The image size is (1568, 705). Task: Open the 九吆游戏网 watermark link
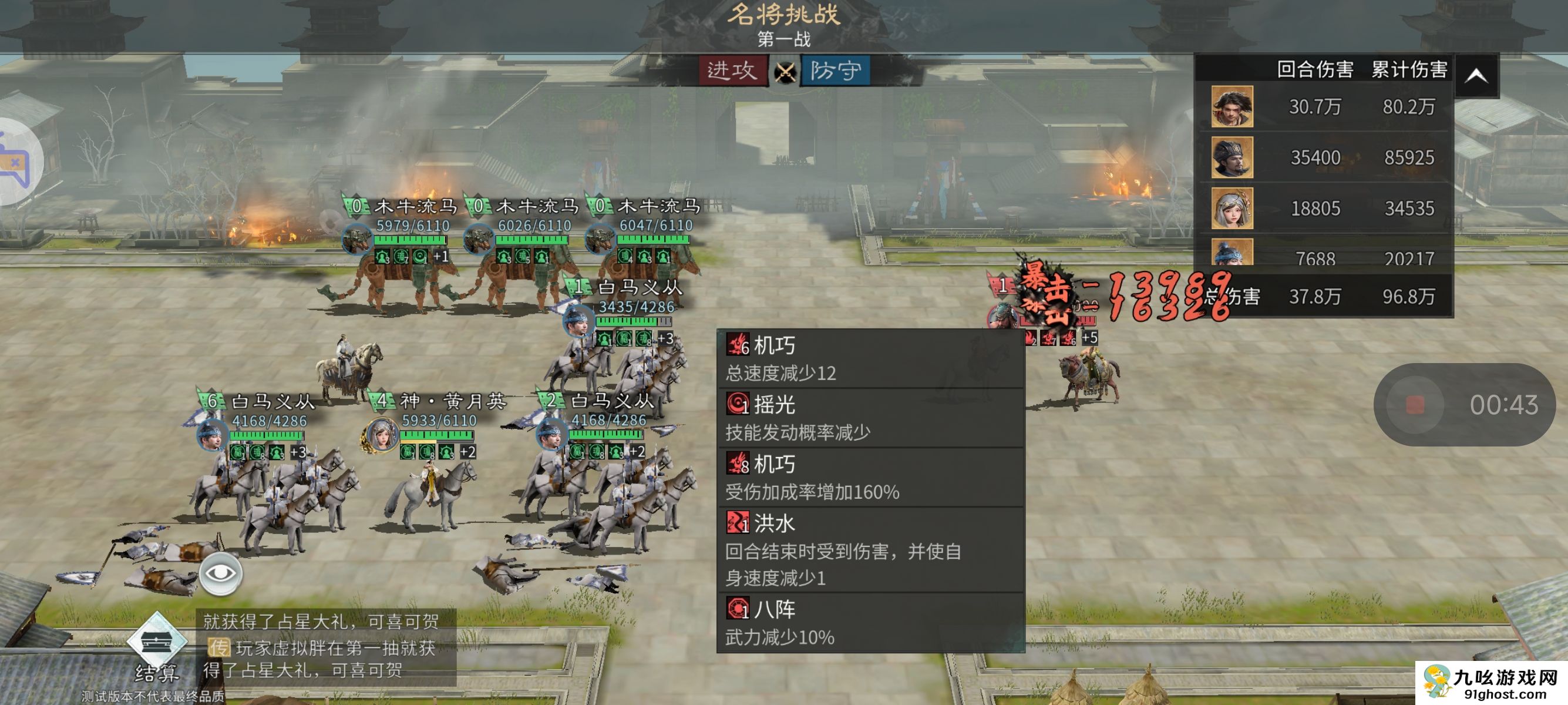click(1490, 683)
